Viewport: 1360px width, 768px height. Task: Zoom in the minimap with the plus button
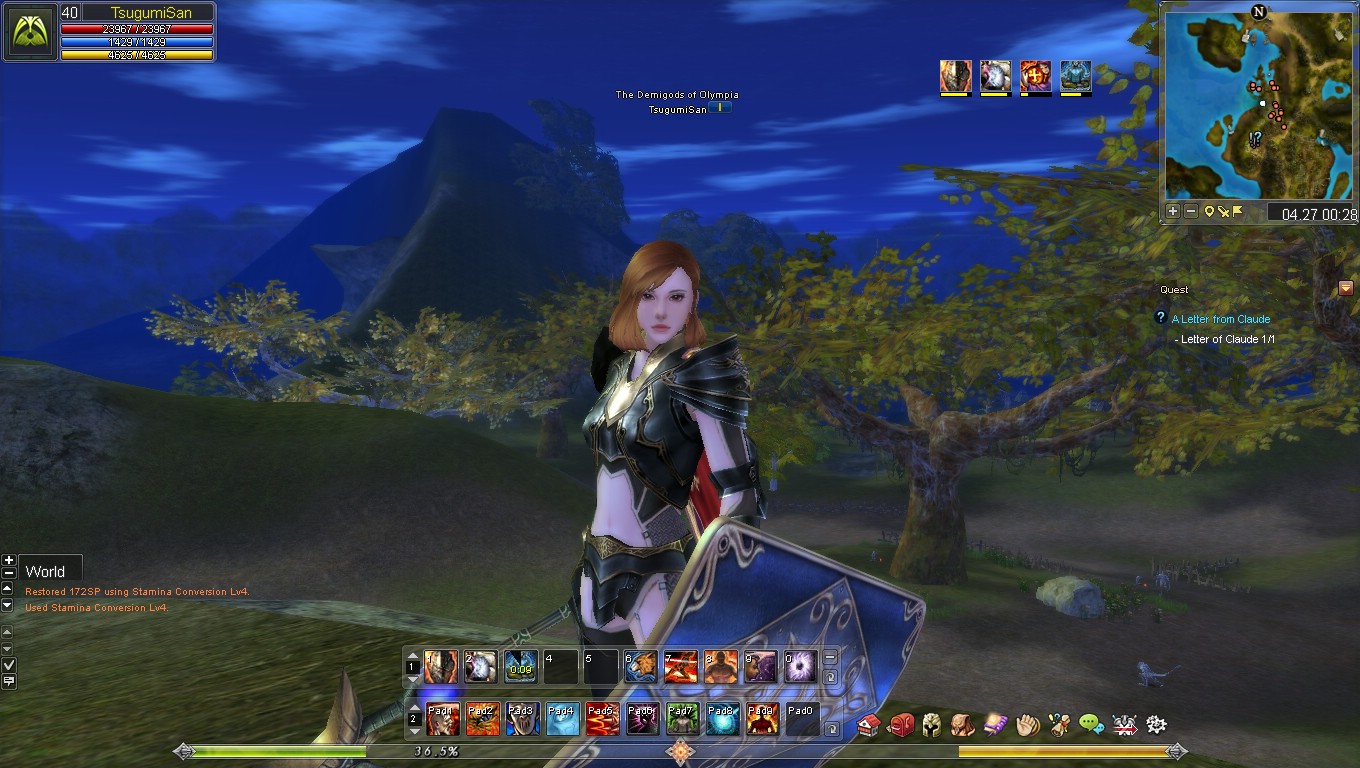(x=1173, y=211)
